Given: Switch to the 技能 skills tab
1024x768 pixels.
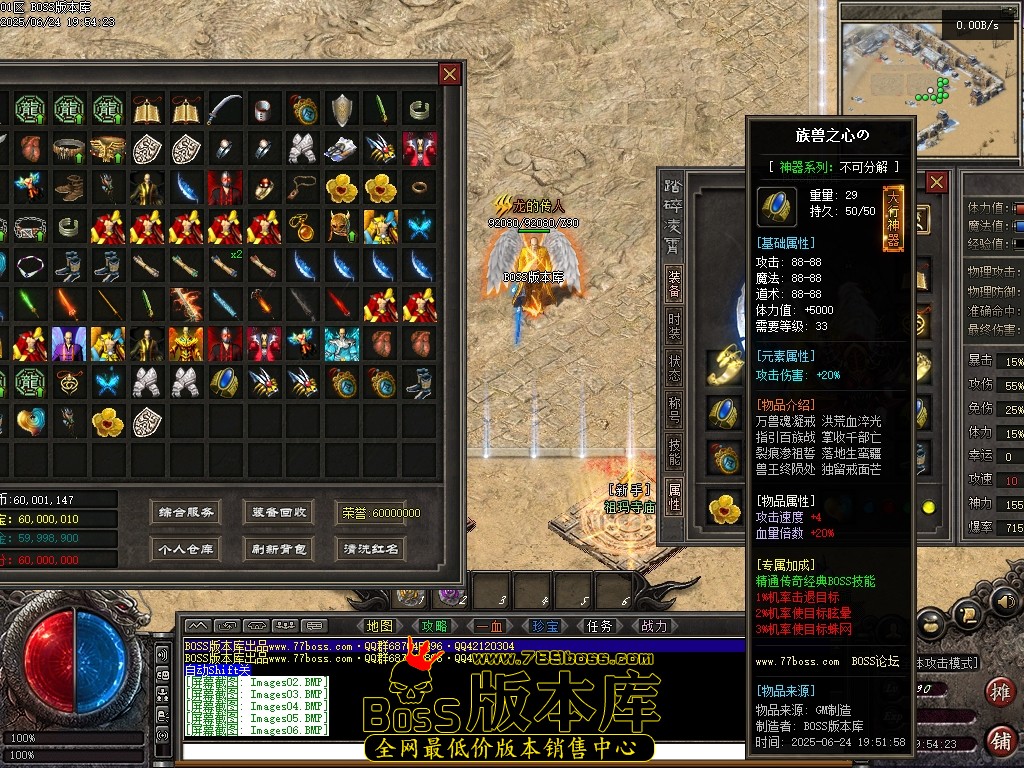Looking at the screenshot, I should [675, 453].
